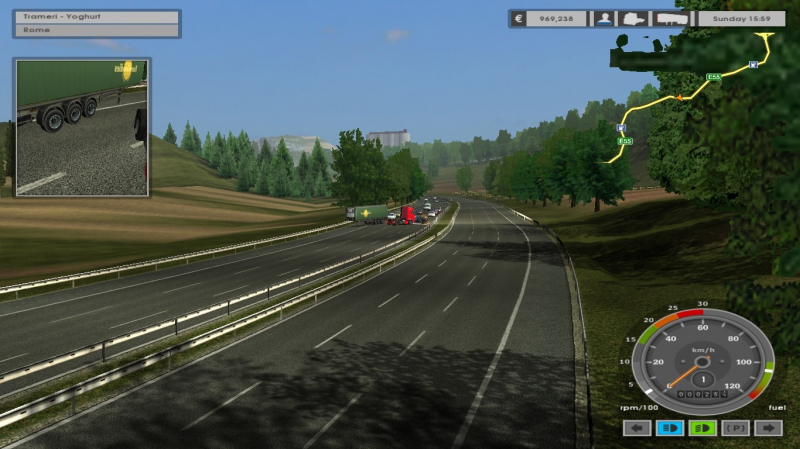Toggle the blue high beam headlights
Viewport: 800px width, 449px height.
(x=670, y=428)
